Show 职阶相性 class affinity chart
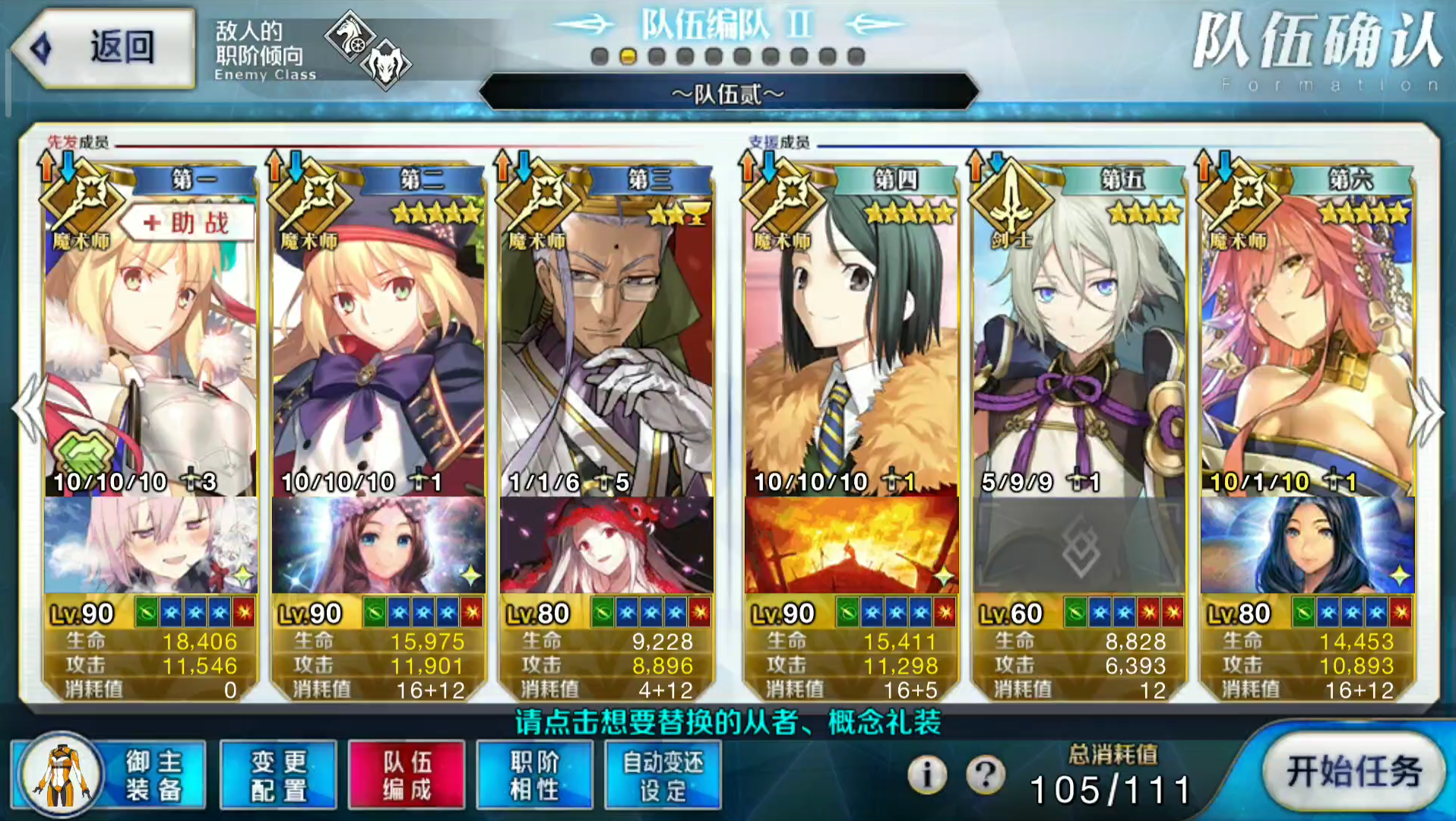The image size is (1456, 821). coord(534,775)
